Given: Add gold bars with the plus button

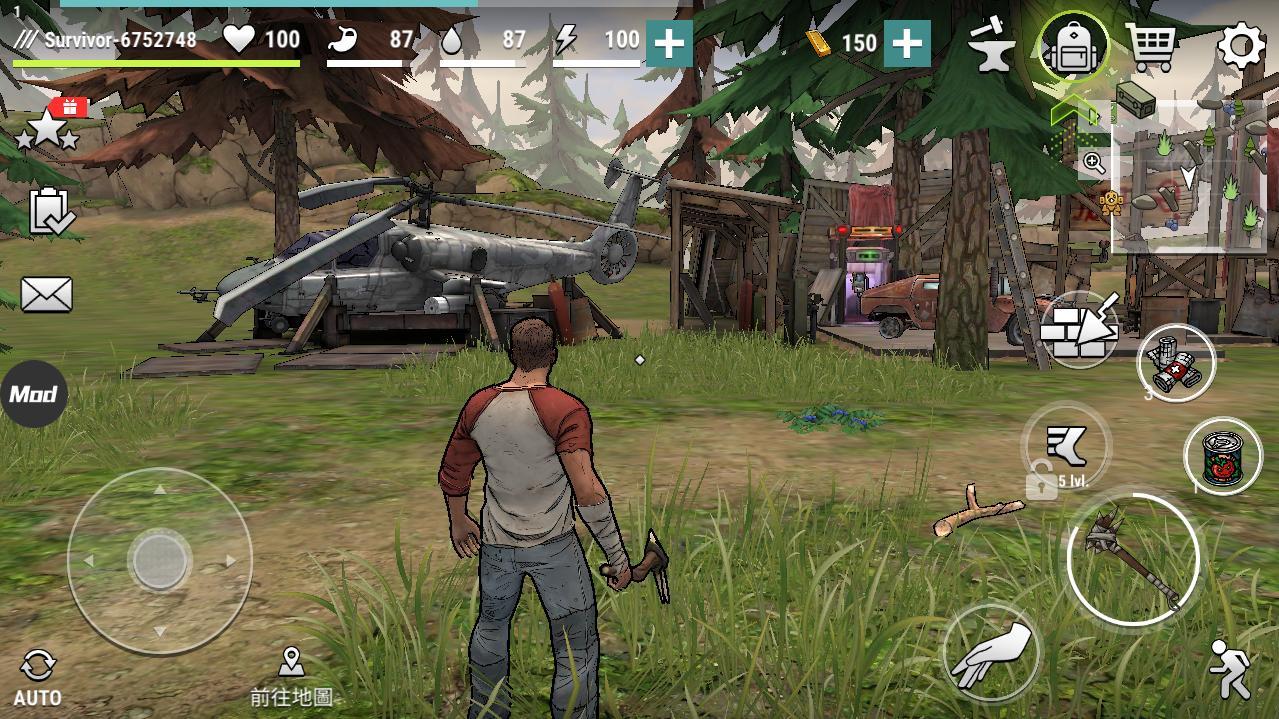Looking at the screenshot, I should [x=907, y=43].
